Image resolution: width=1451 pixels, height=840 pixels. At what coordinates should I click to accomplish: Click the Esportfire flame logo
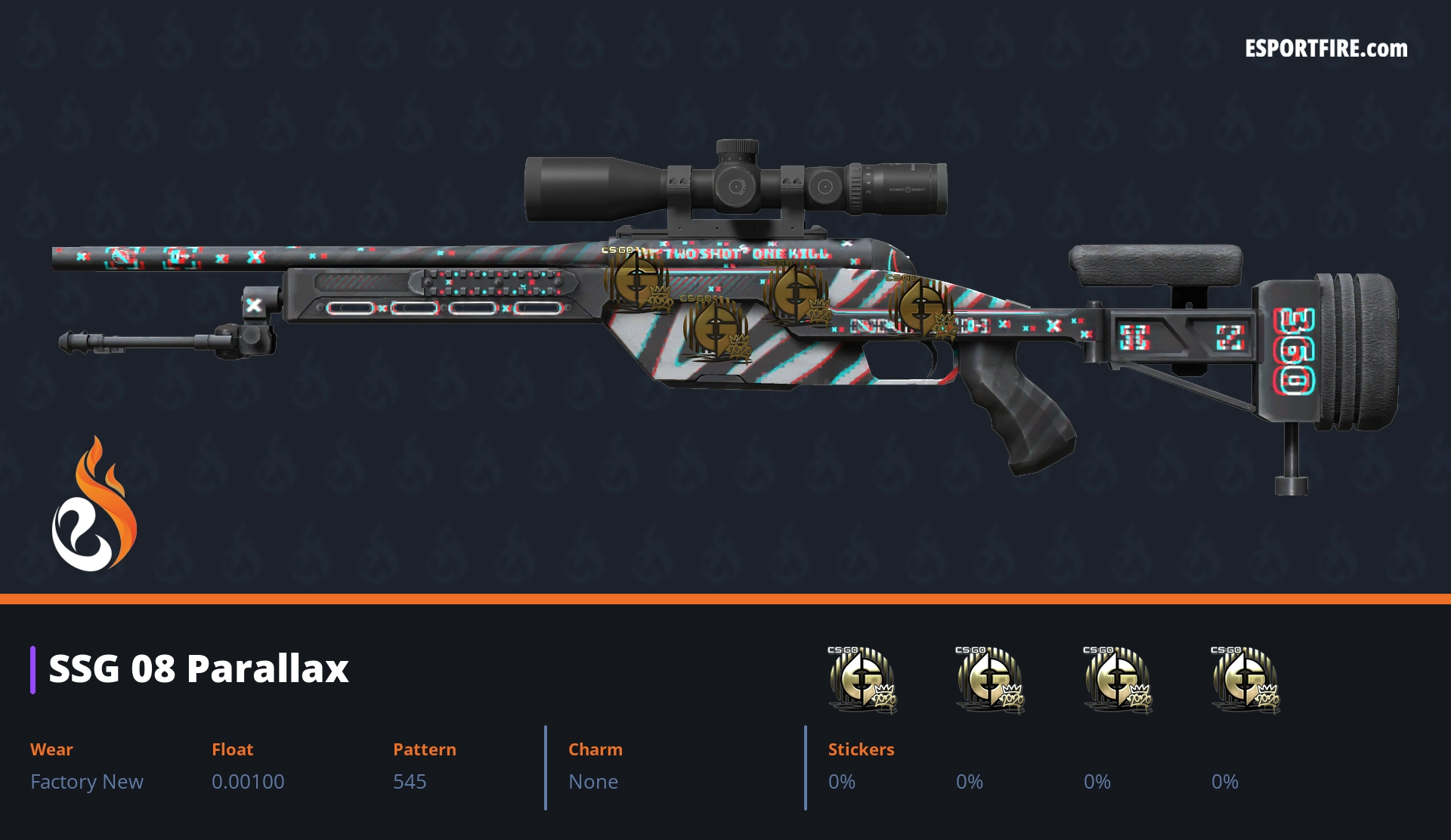coord(94,505)
